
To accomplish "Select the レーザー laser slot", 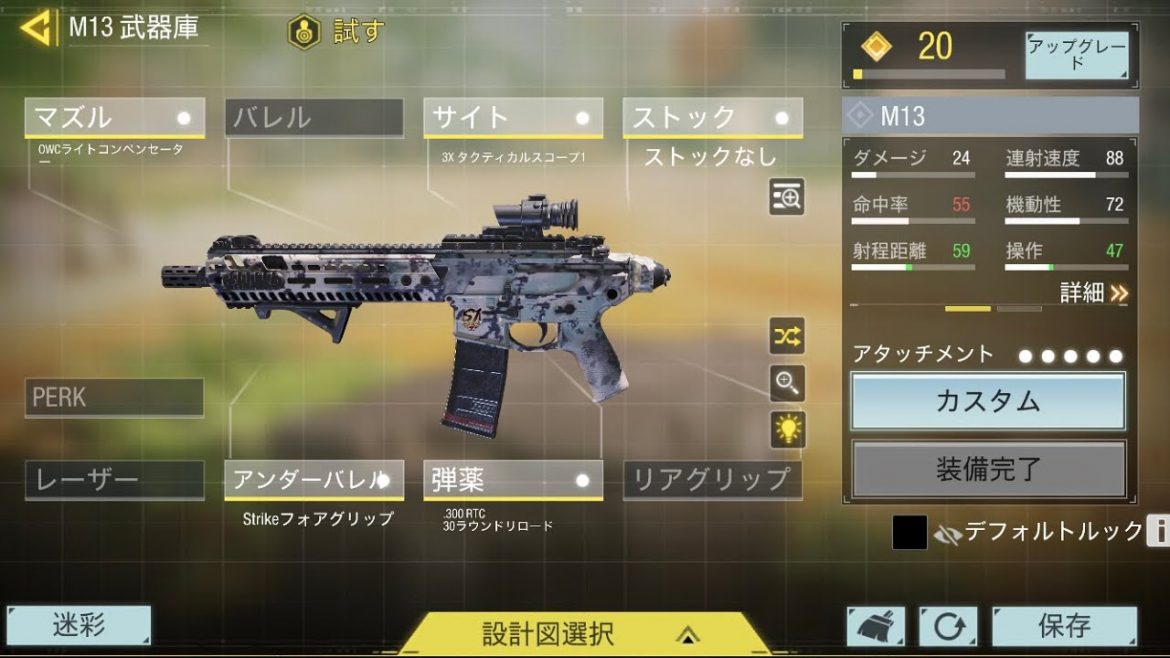I will point(114,480).
